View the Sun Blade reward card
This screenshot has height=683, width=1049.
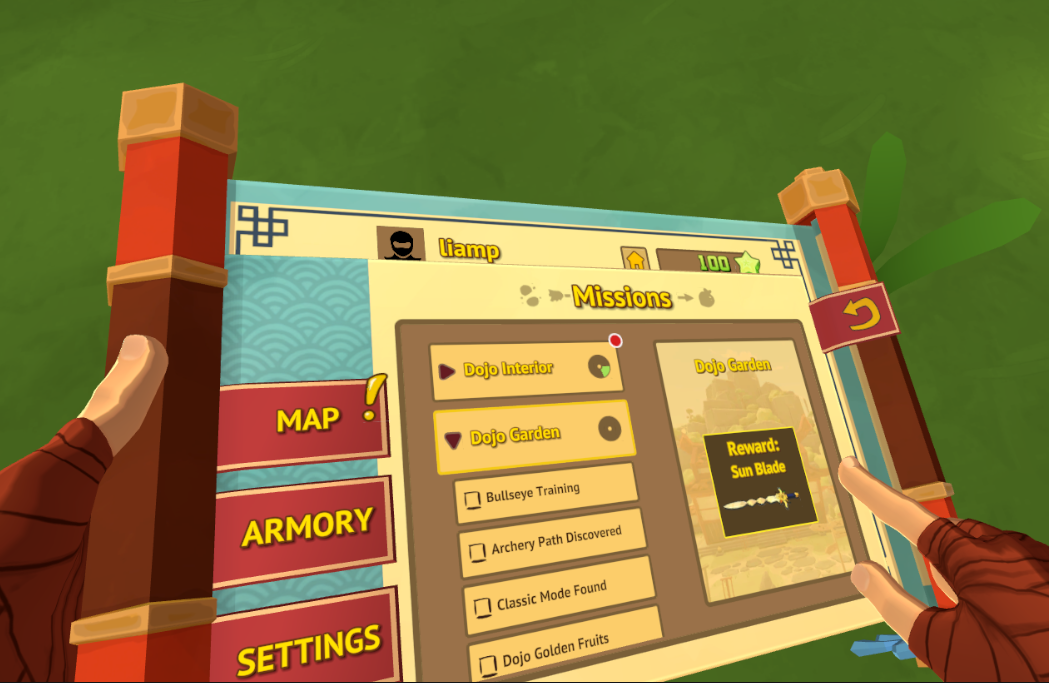758,482
